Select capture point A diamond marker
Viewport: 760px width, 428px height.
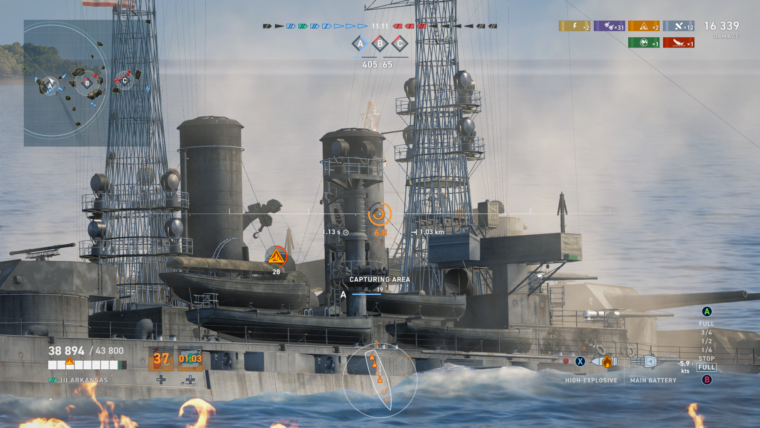[x=358, y=43]
